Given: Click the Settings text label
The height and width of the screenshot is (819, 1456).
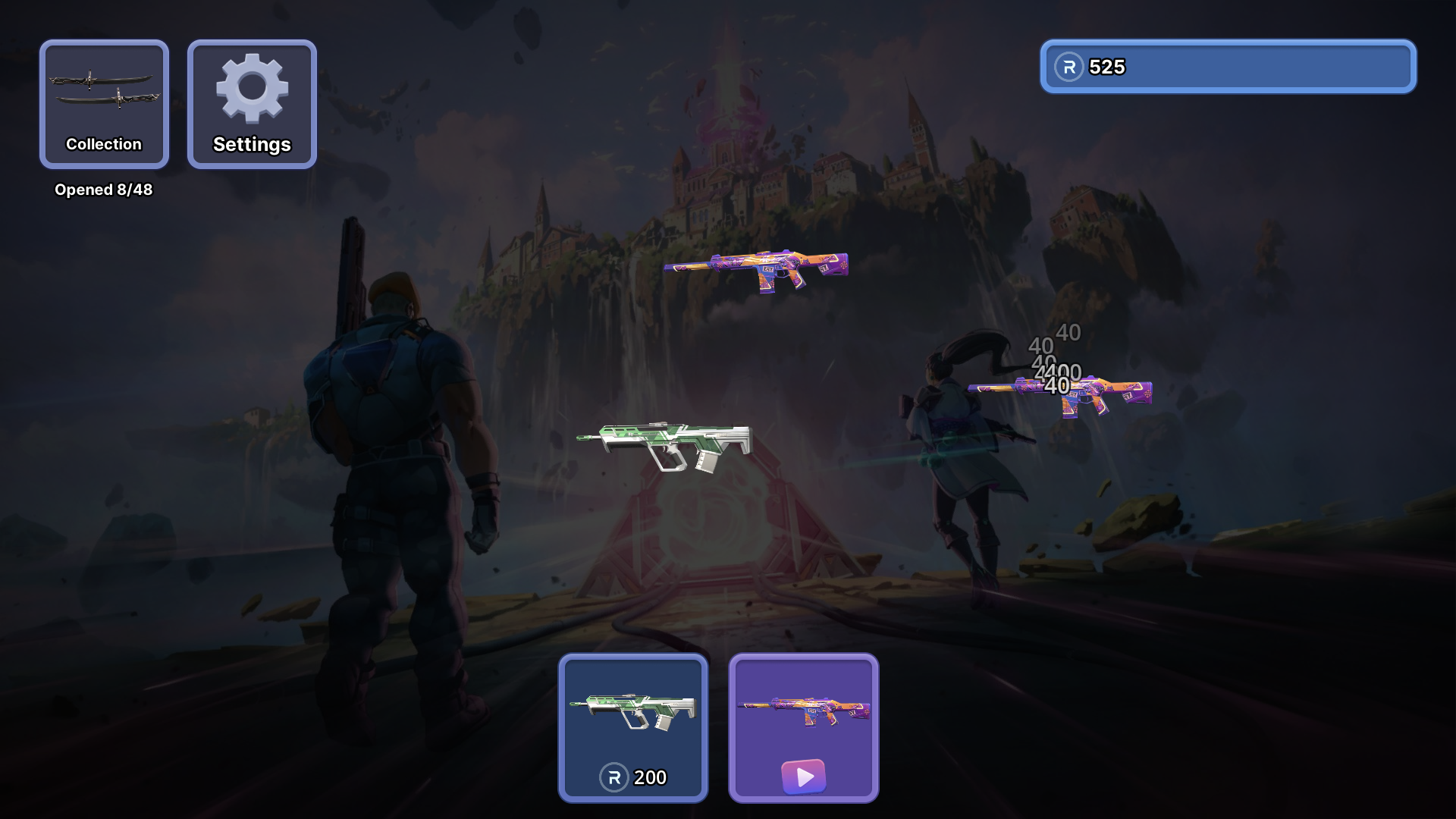Looking at the screenshot, I should 252,144.
